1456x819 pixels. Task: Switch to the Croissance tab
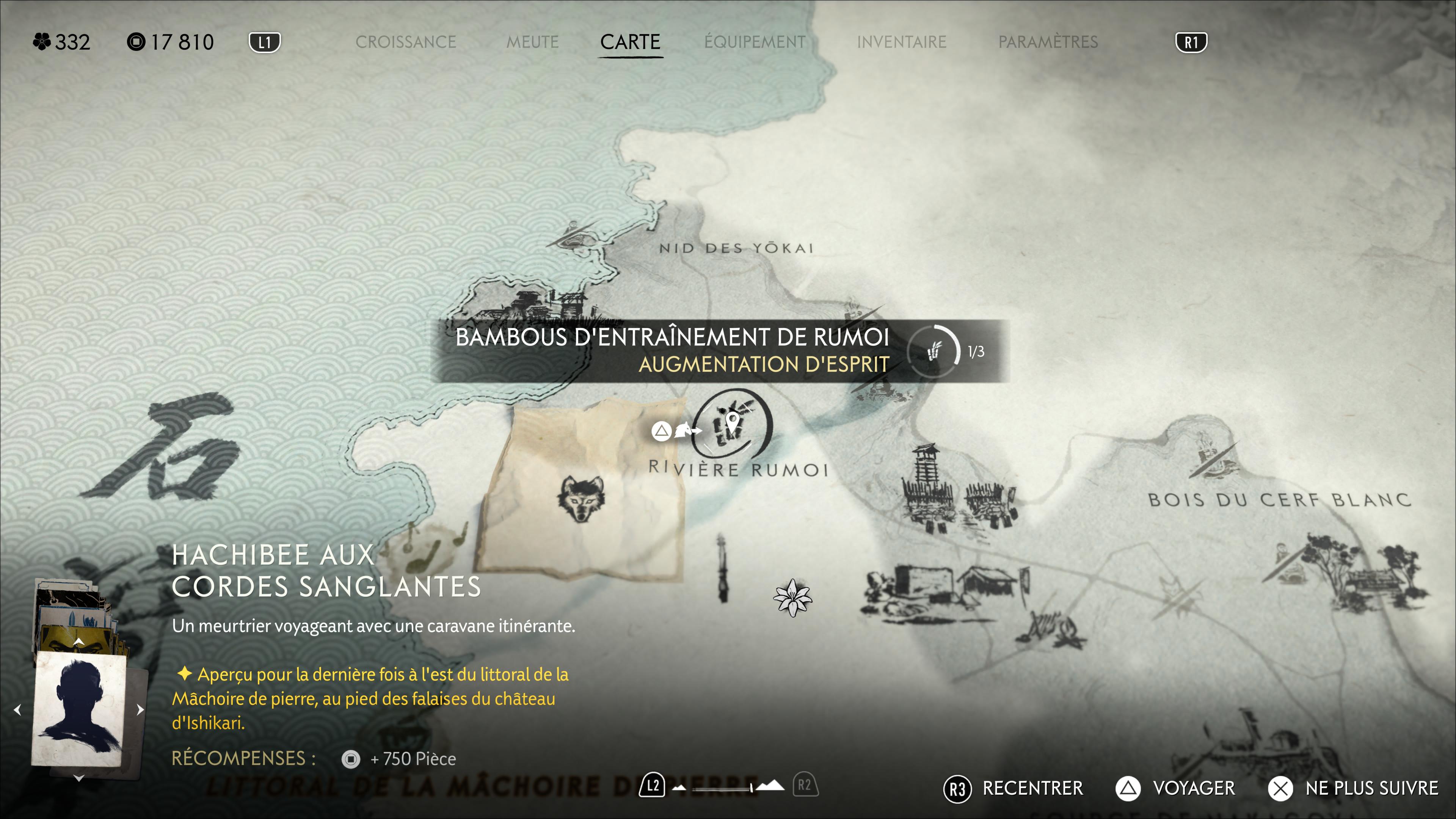tap(405, 42)
